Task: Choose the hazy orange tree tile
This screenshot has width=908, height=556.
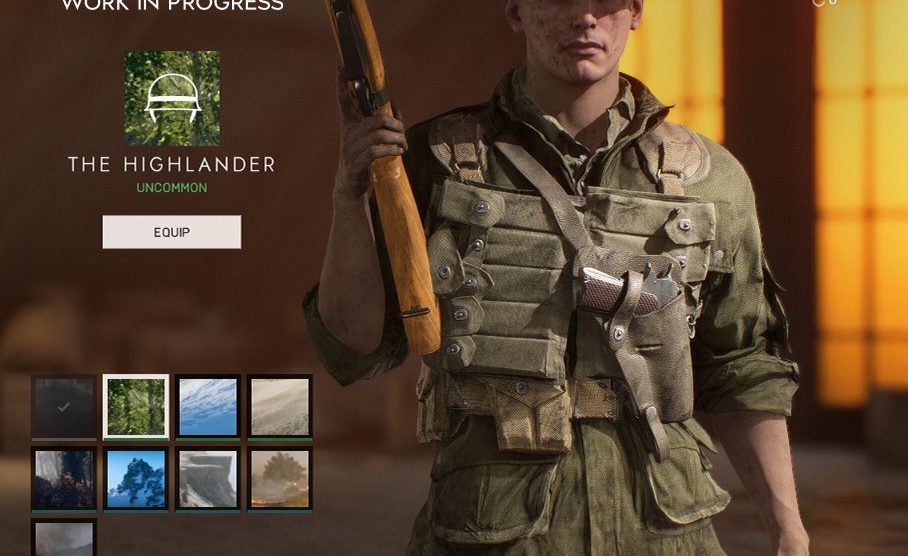Action: click(280, 479)
